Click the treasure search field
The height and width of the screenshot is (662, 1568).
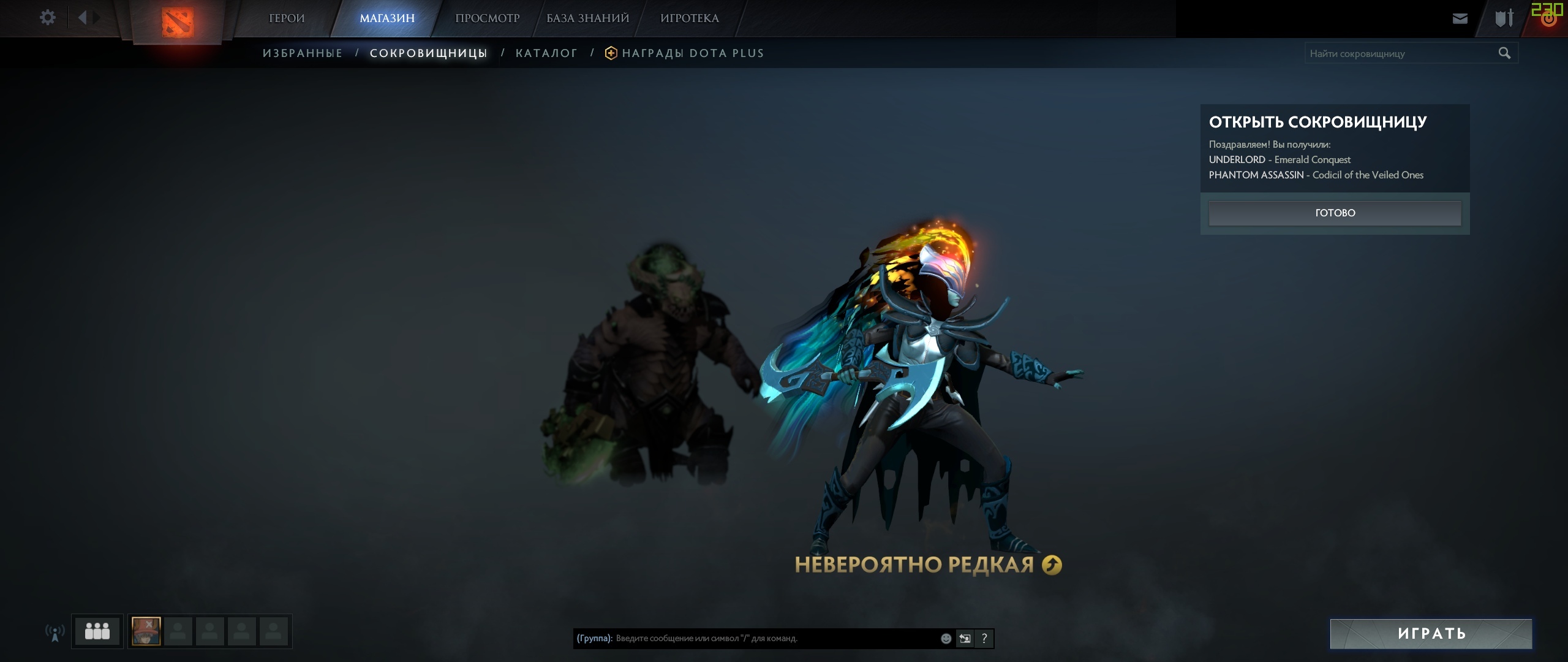[x=1400, y=53]
